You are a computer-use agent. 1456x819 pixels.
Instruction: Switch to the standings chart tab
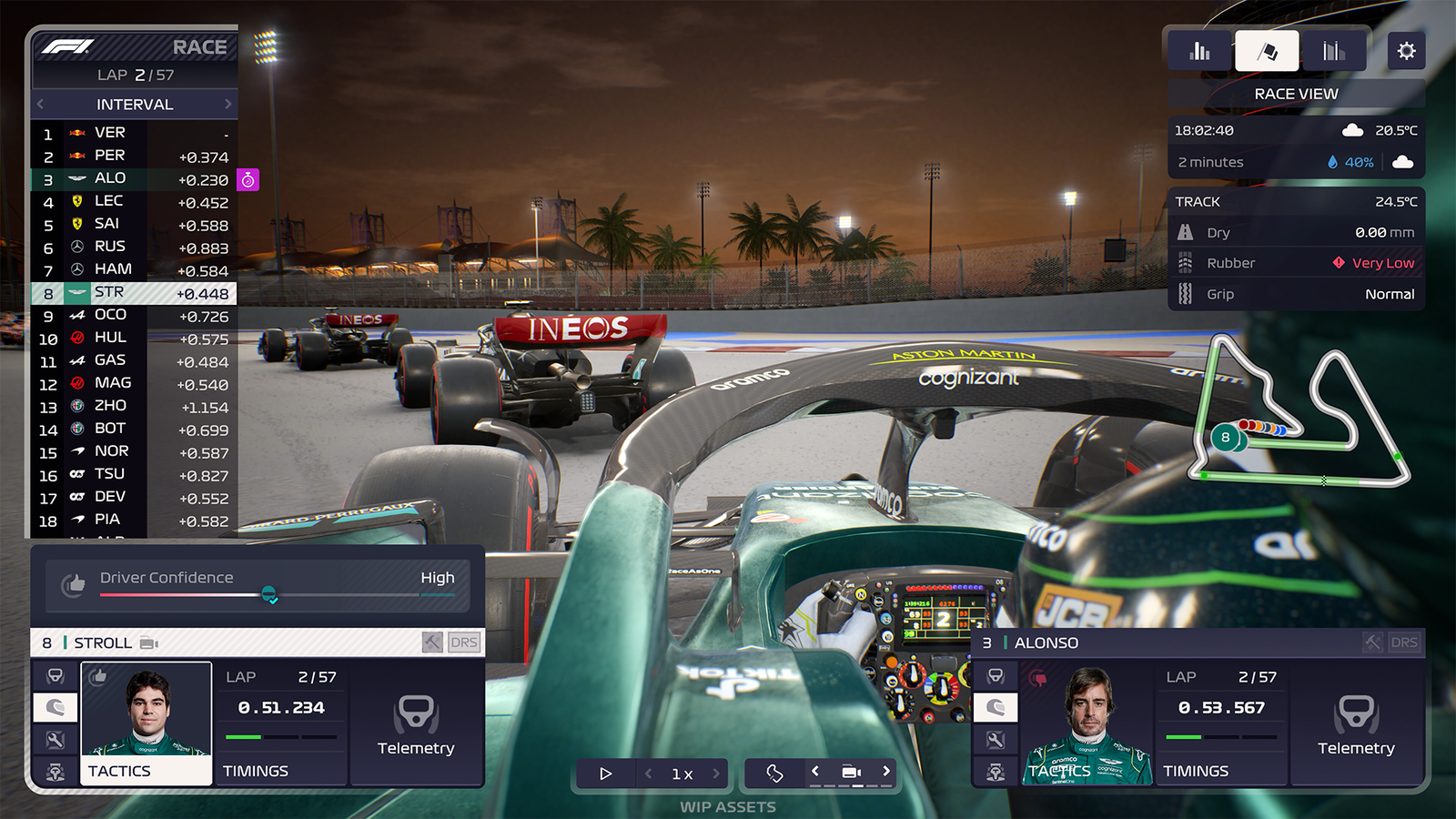pyautogui.click(x=1198, y=50)
